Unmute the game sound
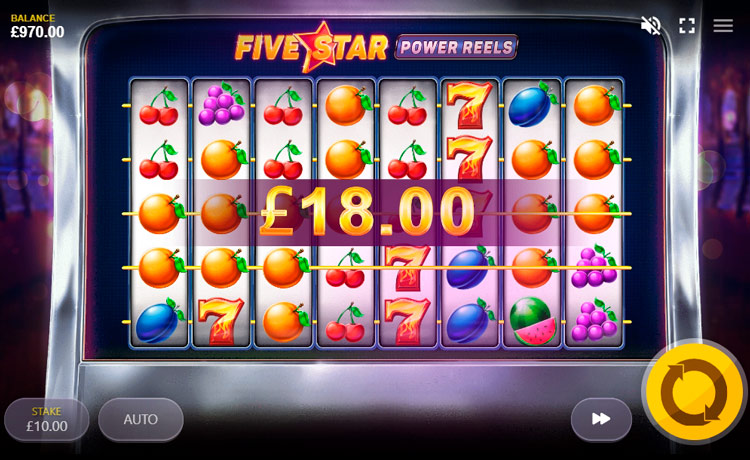 (x=651, y=26)
